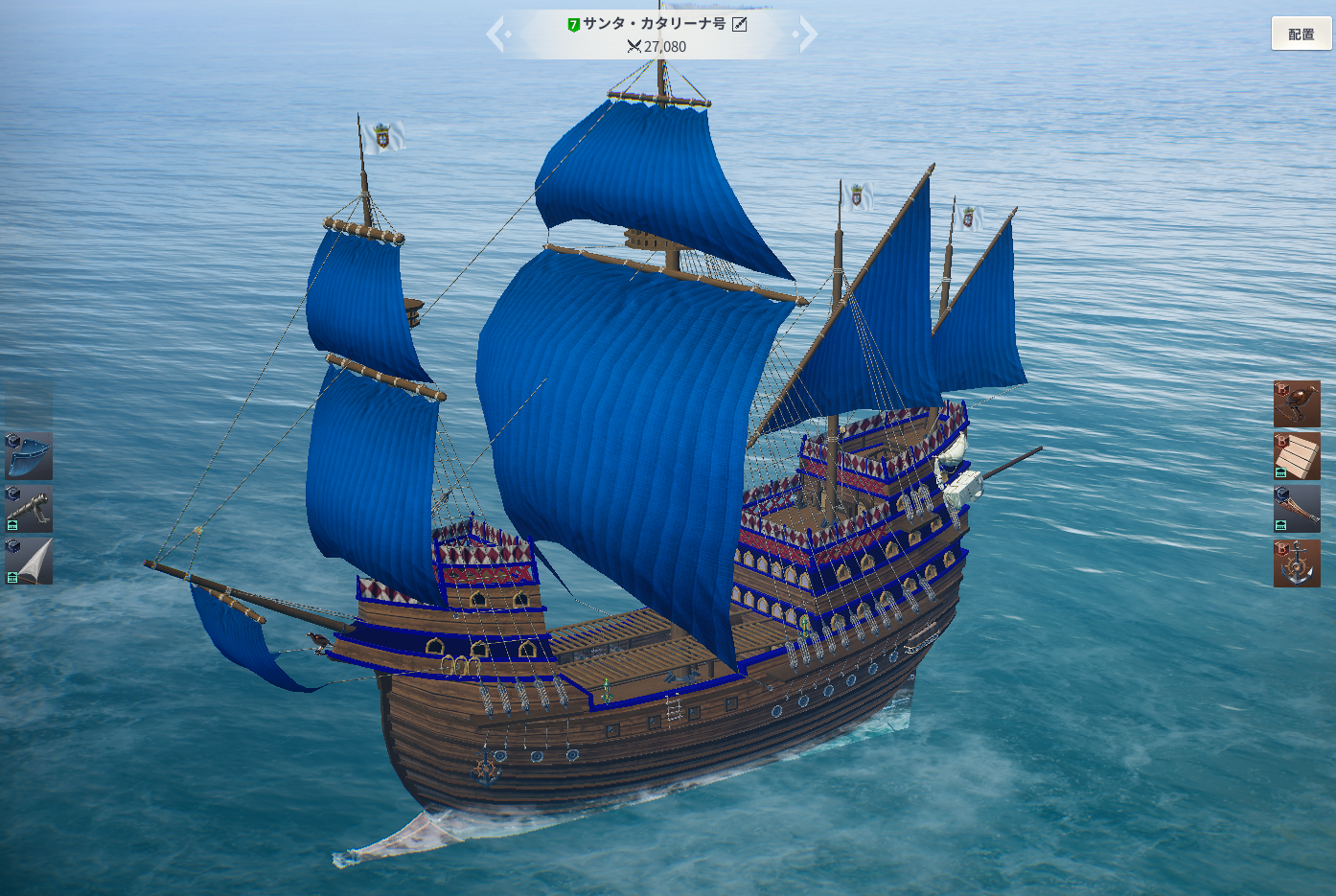Select the grey cannon part slot
Screen dimensions: 1336x896
click(29, 508)
